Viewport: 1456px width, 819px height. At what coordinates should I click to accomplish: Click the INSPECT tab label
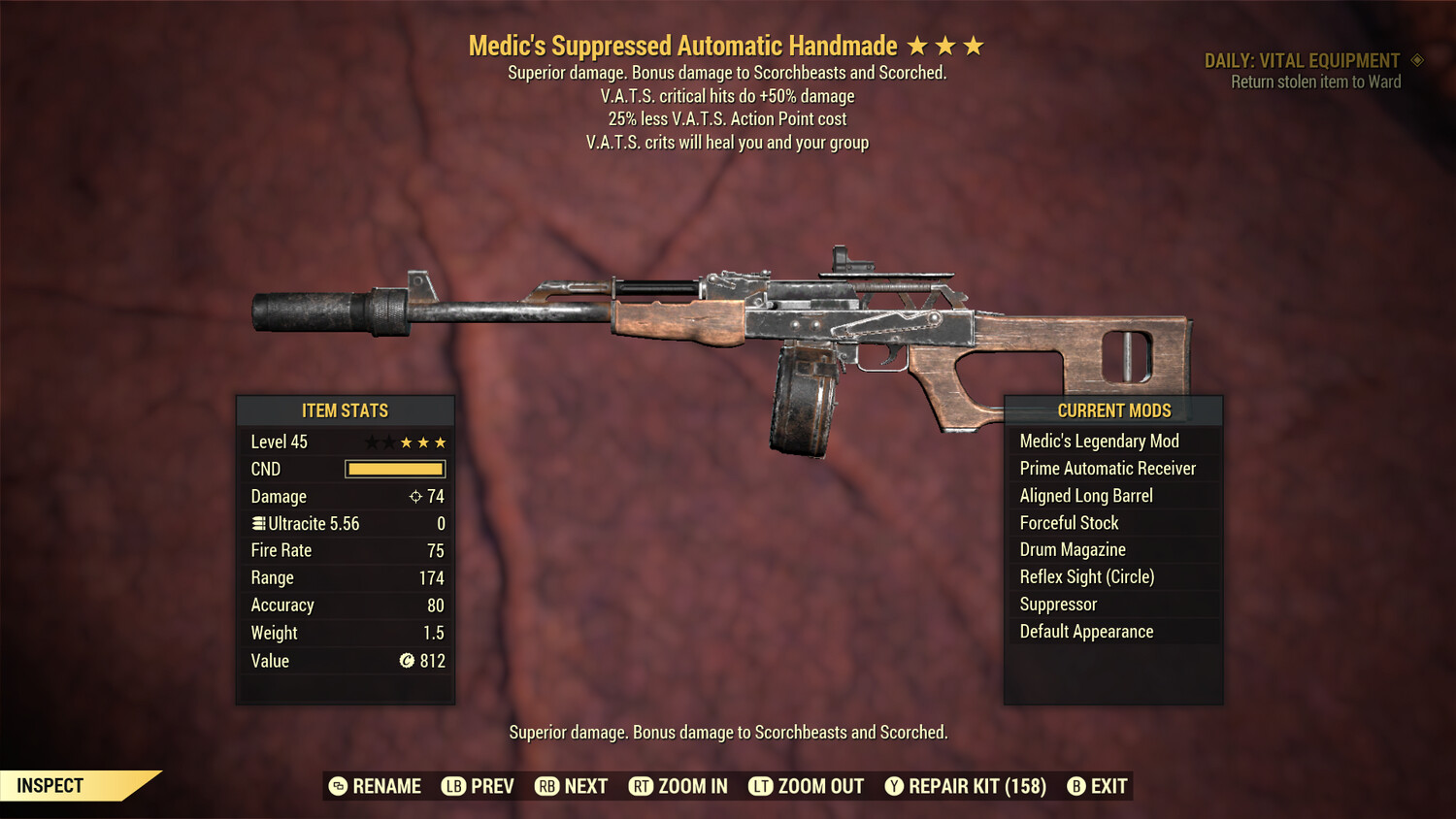(49, 785)
